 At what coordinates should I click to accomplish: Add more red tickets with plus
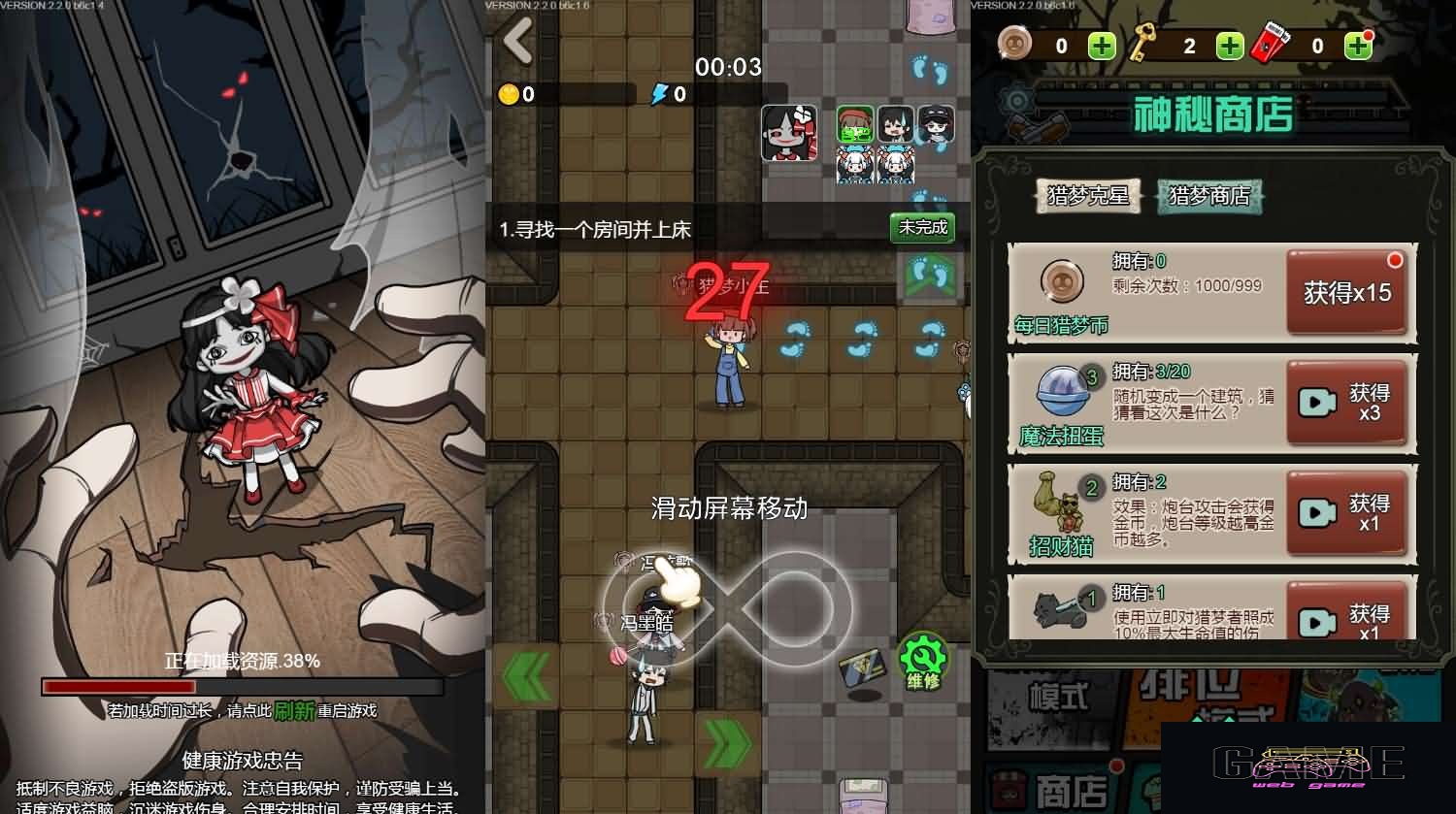click(1358, 46)
